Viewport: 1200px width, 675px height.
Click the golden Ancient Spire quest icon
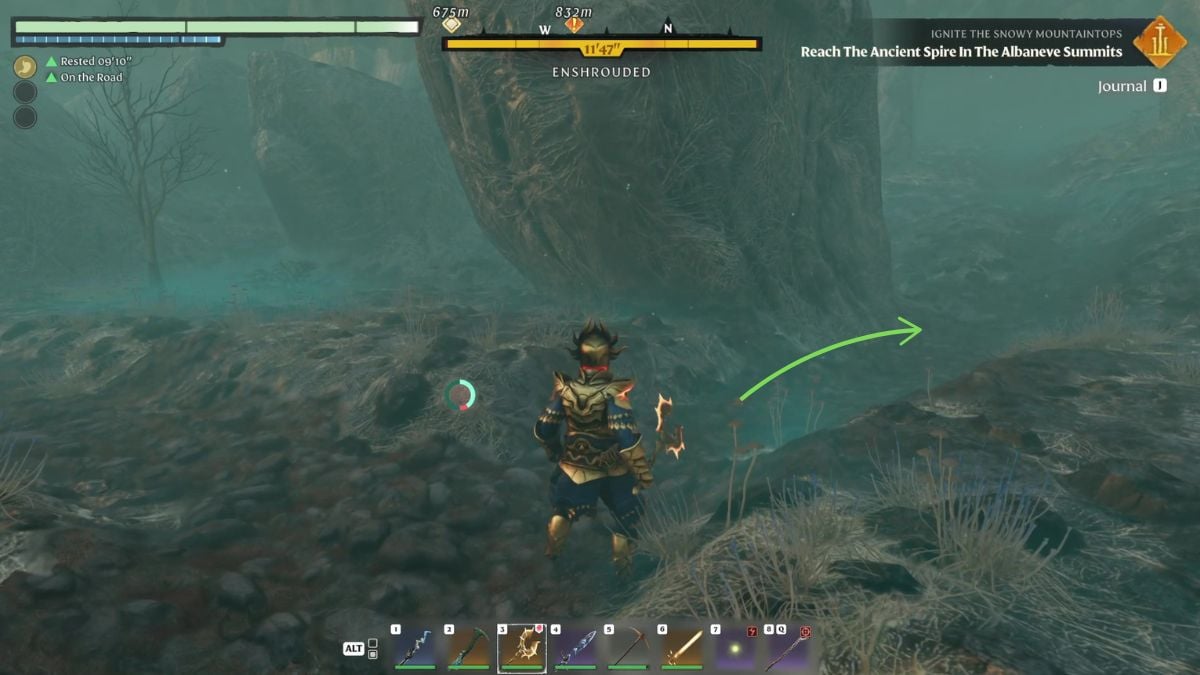click(1160, 42)
